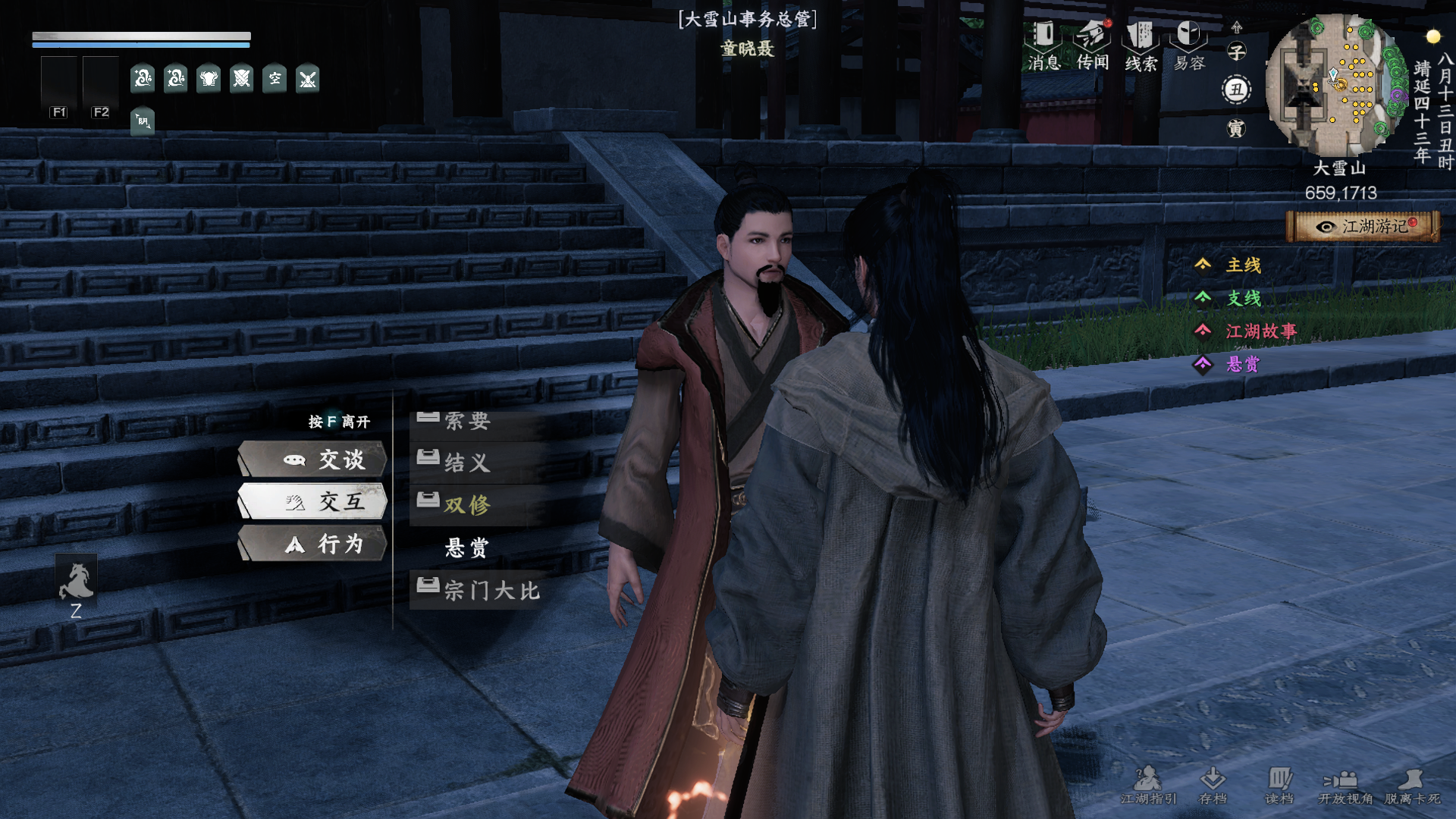Show the 线索 clues panel
1456x819 pixels.
coord(1141,45)
